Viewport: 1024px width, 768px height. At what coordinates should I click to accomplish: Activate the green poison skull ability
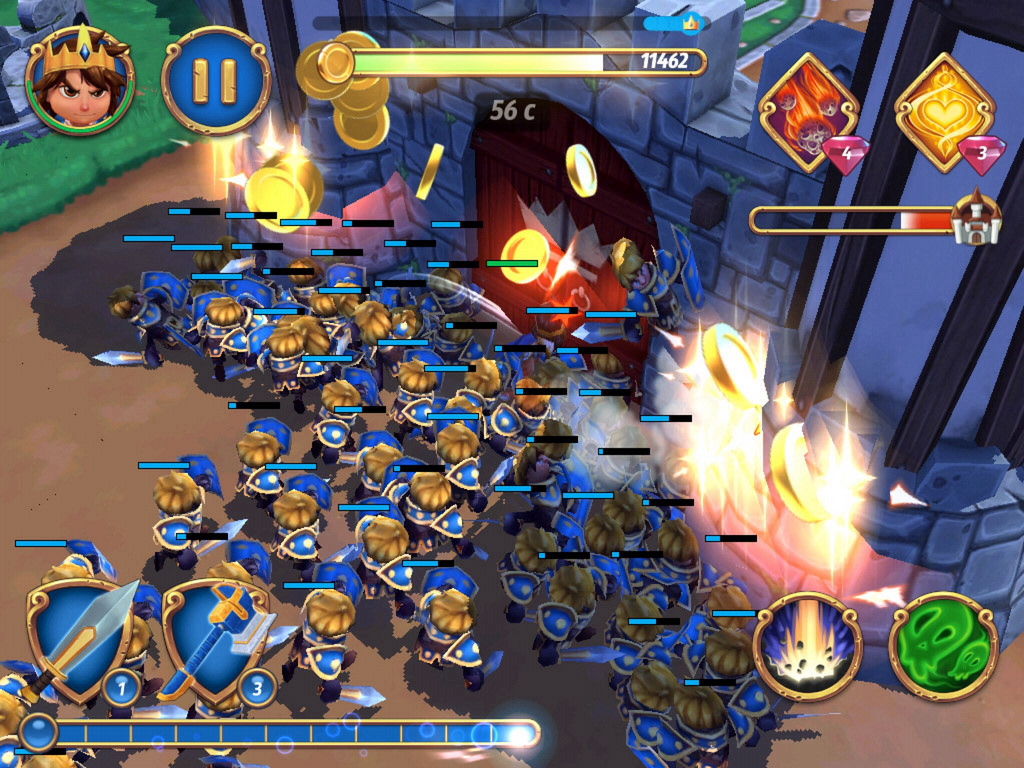[942, 645]
